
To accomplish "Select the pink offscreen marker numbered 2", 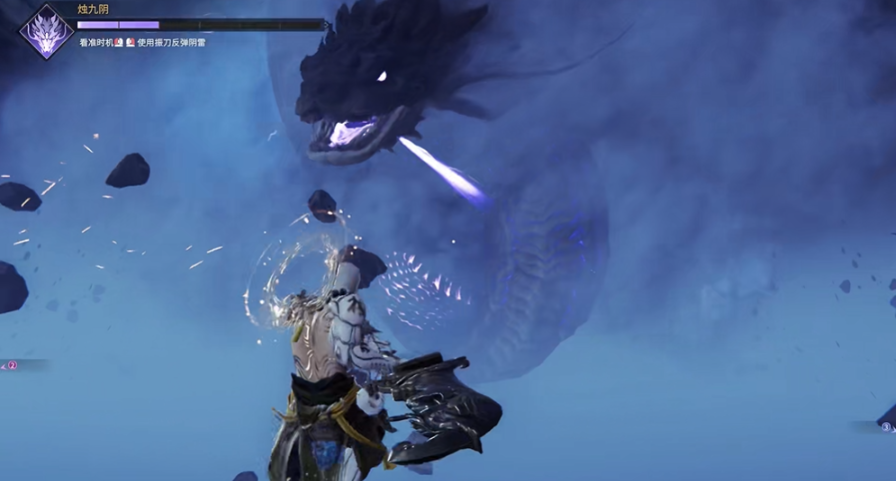I will click(12, 365).
